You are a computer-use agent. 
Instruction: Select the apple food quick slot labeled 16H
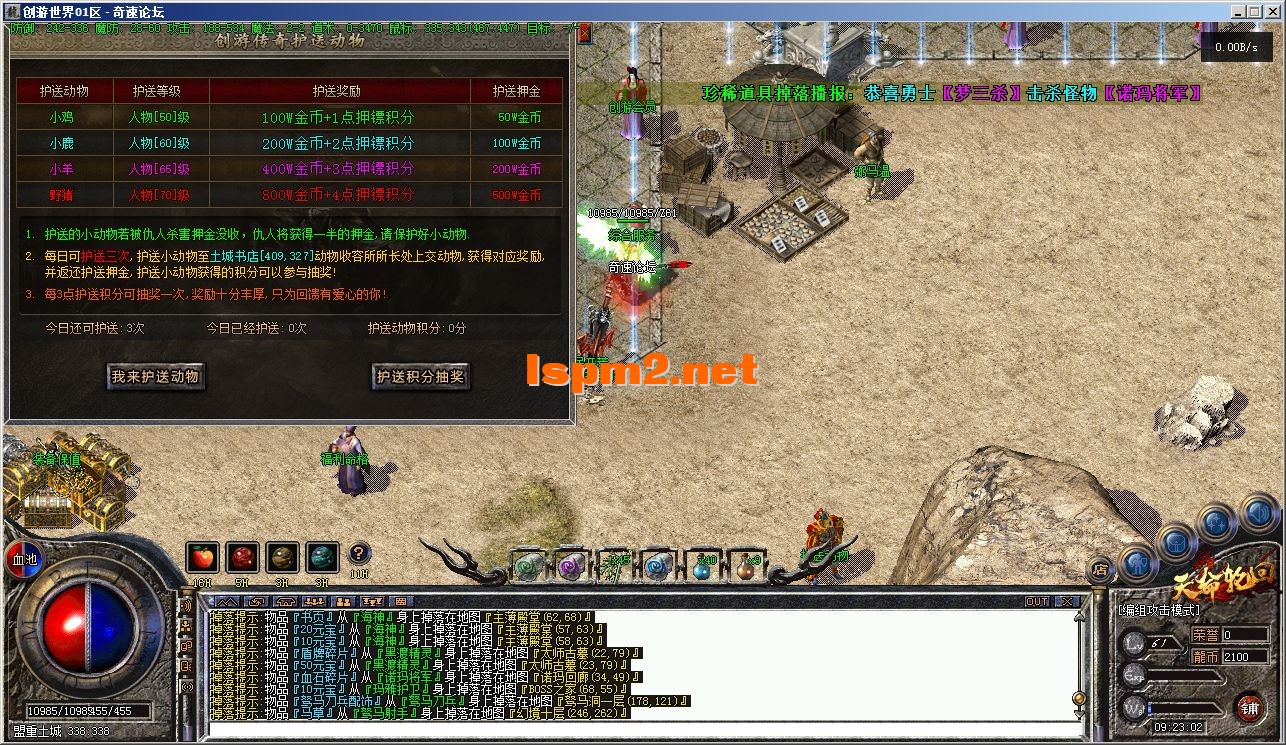[x=202, y=556]
